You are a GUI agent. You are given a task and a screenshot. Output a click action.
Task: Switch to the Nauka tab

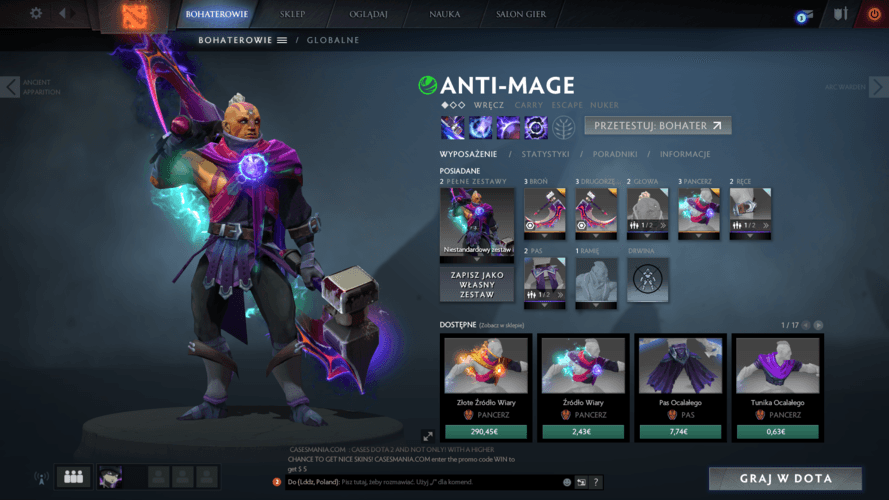click(x=444, y=15)
